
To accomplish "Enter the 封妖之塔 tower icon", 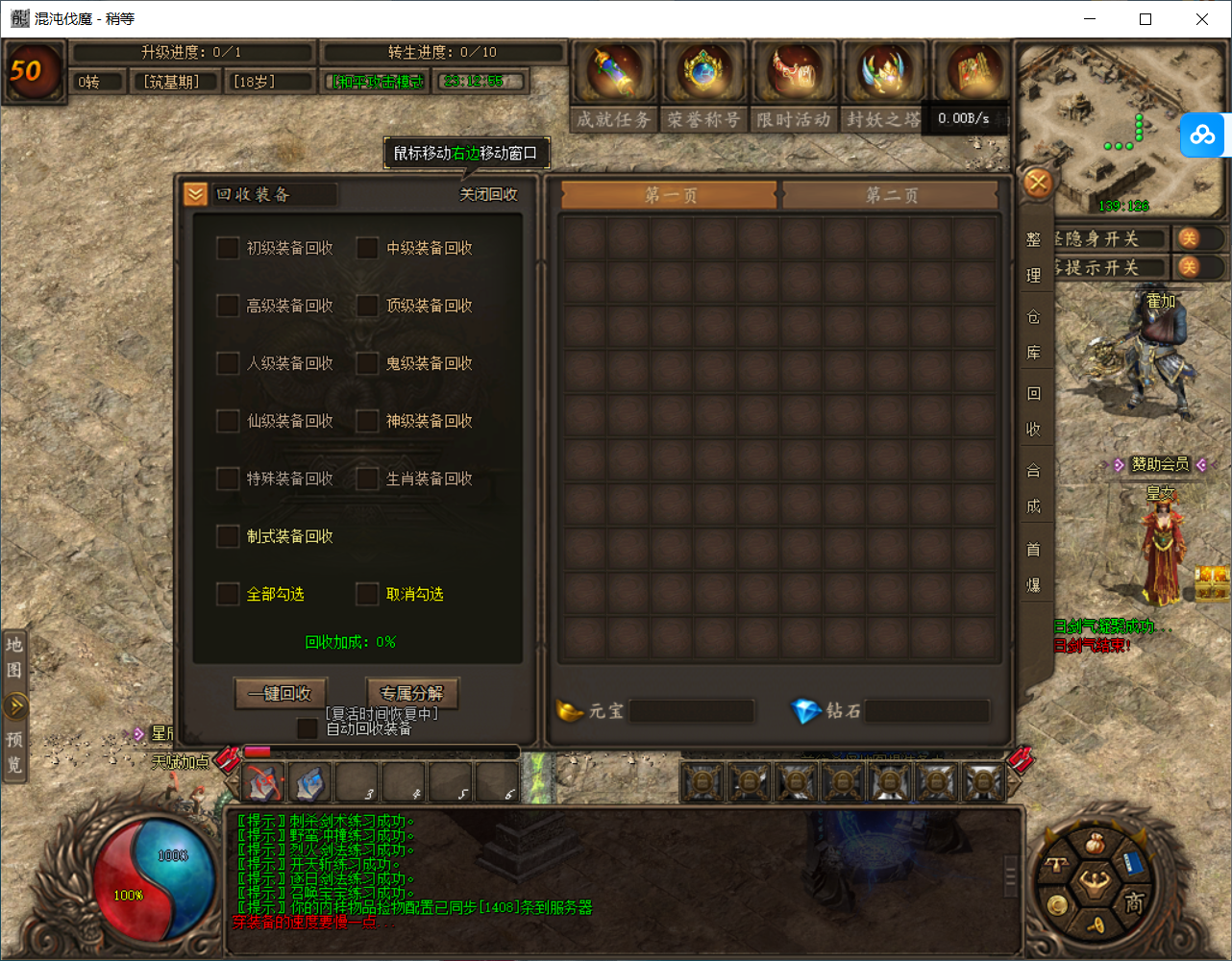I will (882, 73).
